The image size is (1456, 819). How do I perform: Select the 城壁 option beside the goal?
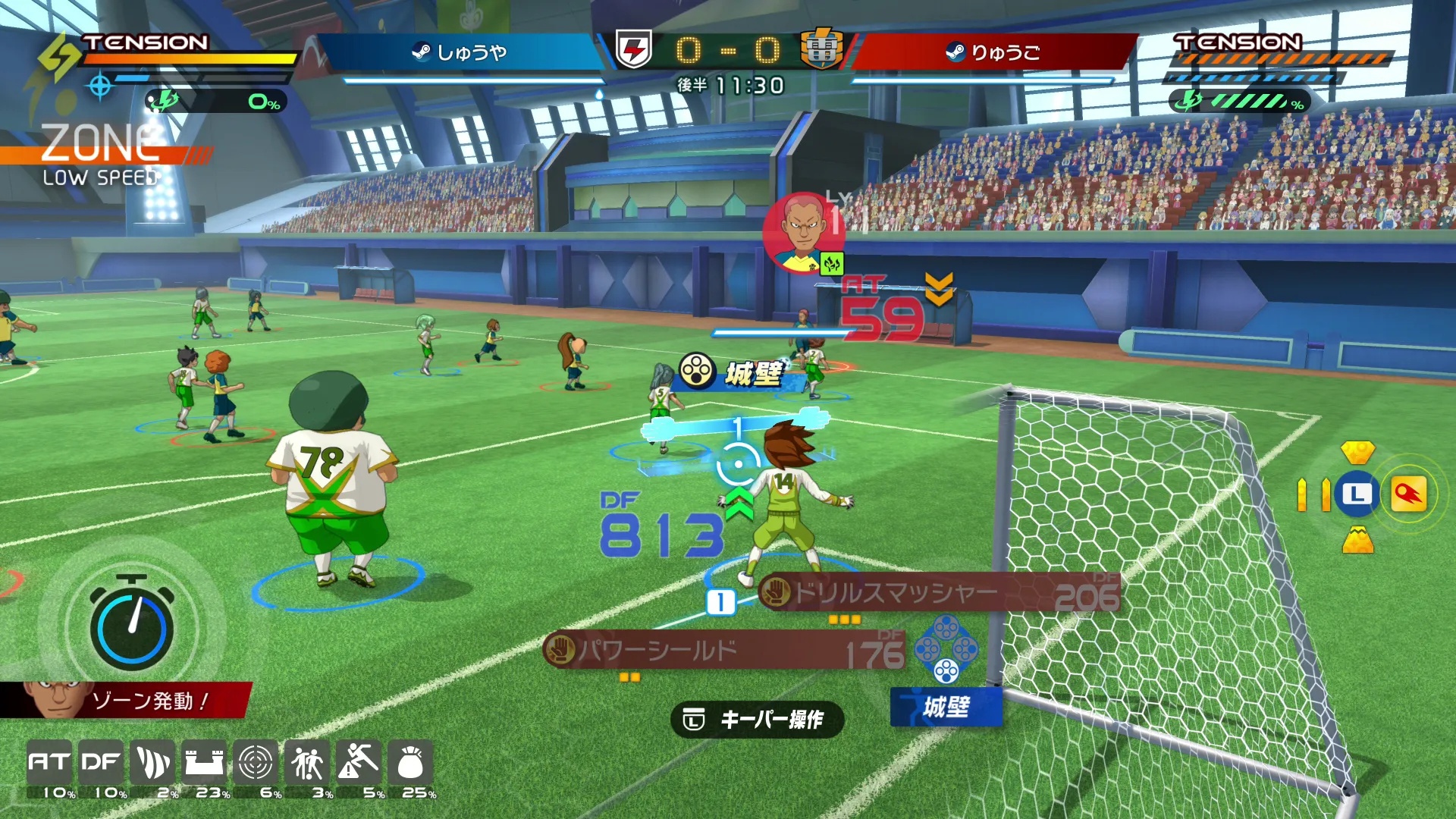point(946,707)
